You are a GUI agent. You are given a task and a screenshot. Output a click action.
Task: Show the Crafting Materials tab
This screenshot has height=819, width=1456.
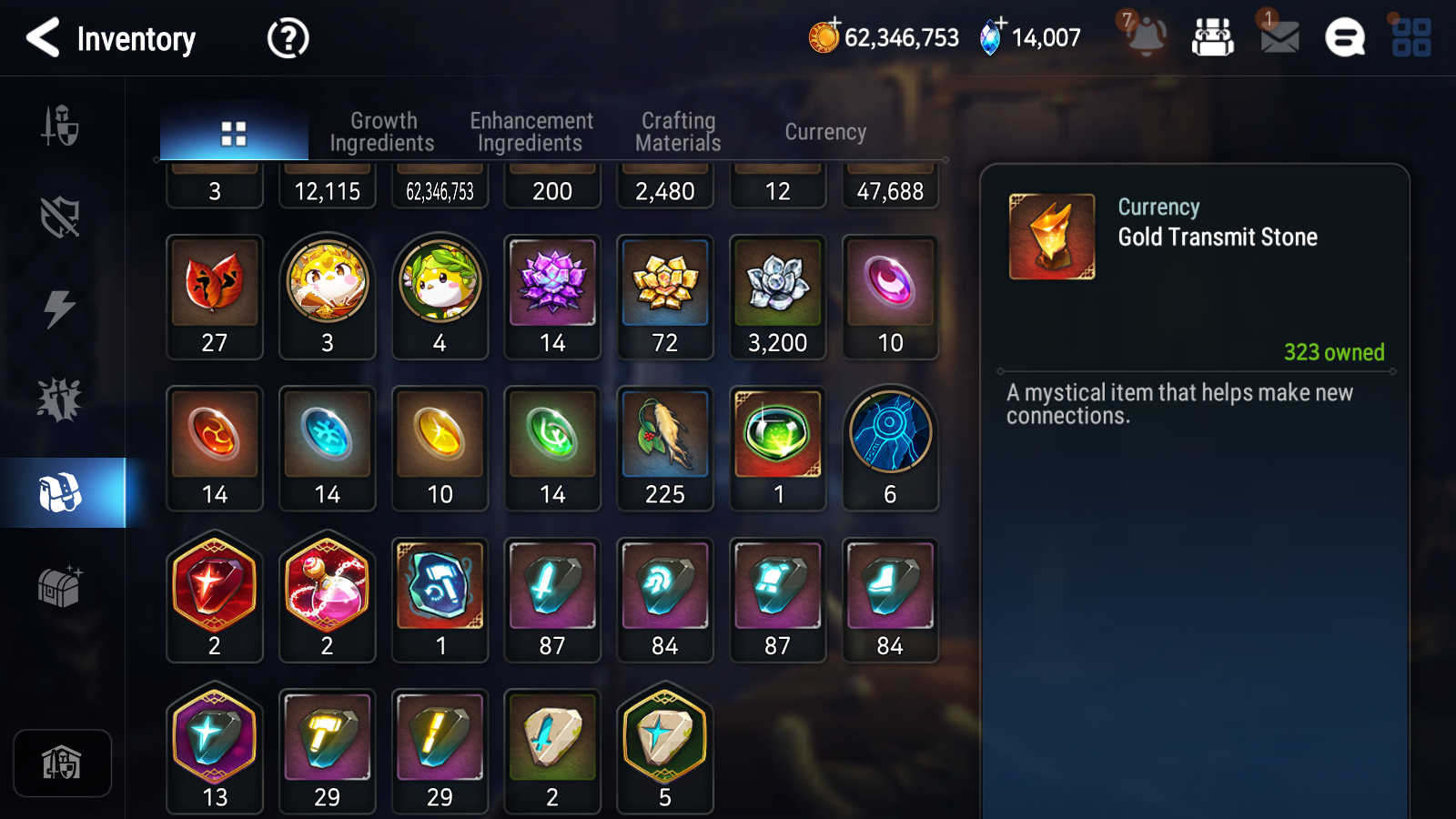pyautogui.click(x=678, y=132)
